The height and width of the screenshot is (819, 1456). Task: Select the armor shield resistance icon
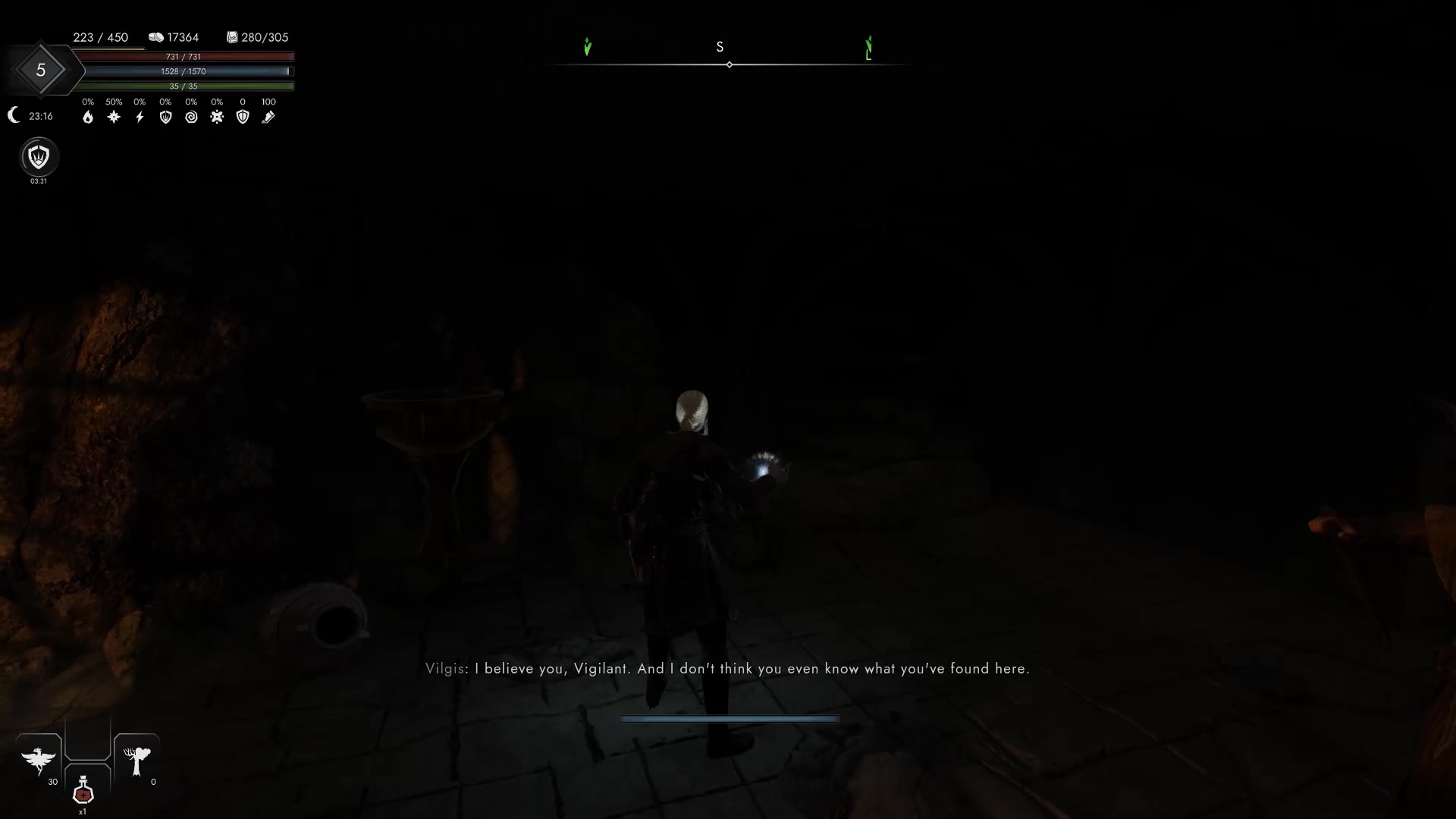tap(243, 117)
